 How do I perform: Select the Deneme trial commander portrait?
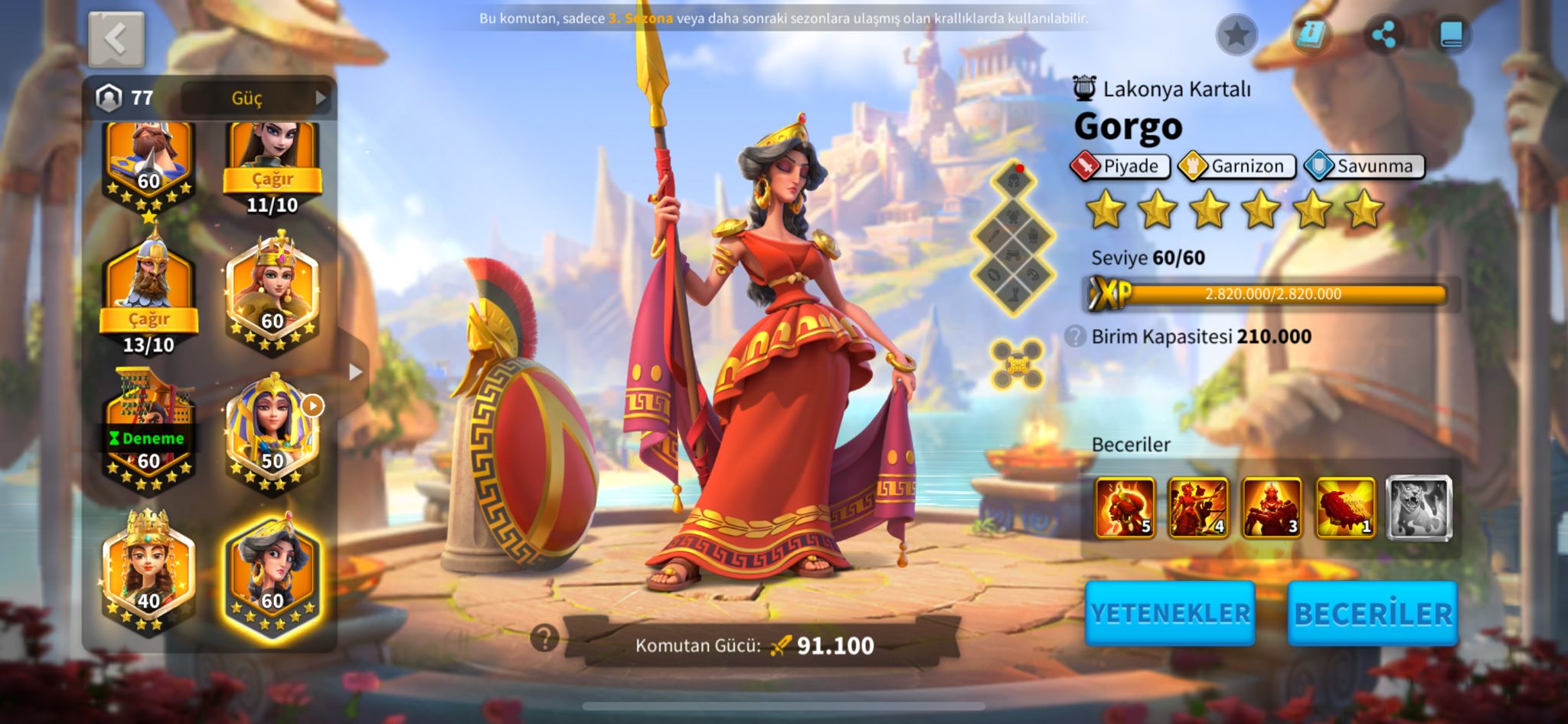(x=149, y=429)
